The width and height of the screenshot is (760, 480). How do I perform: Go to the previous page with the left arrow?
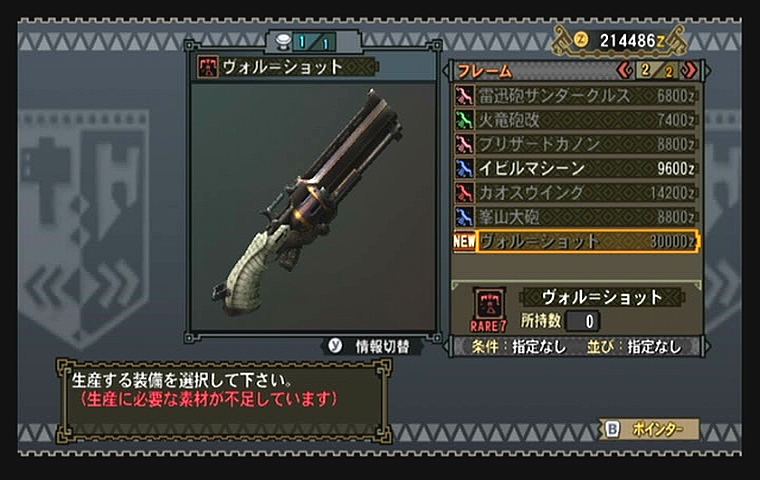point(625,71)
